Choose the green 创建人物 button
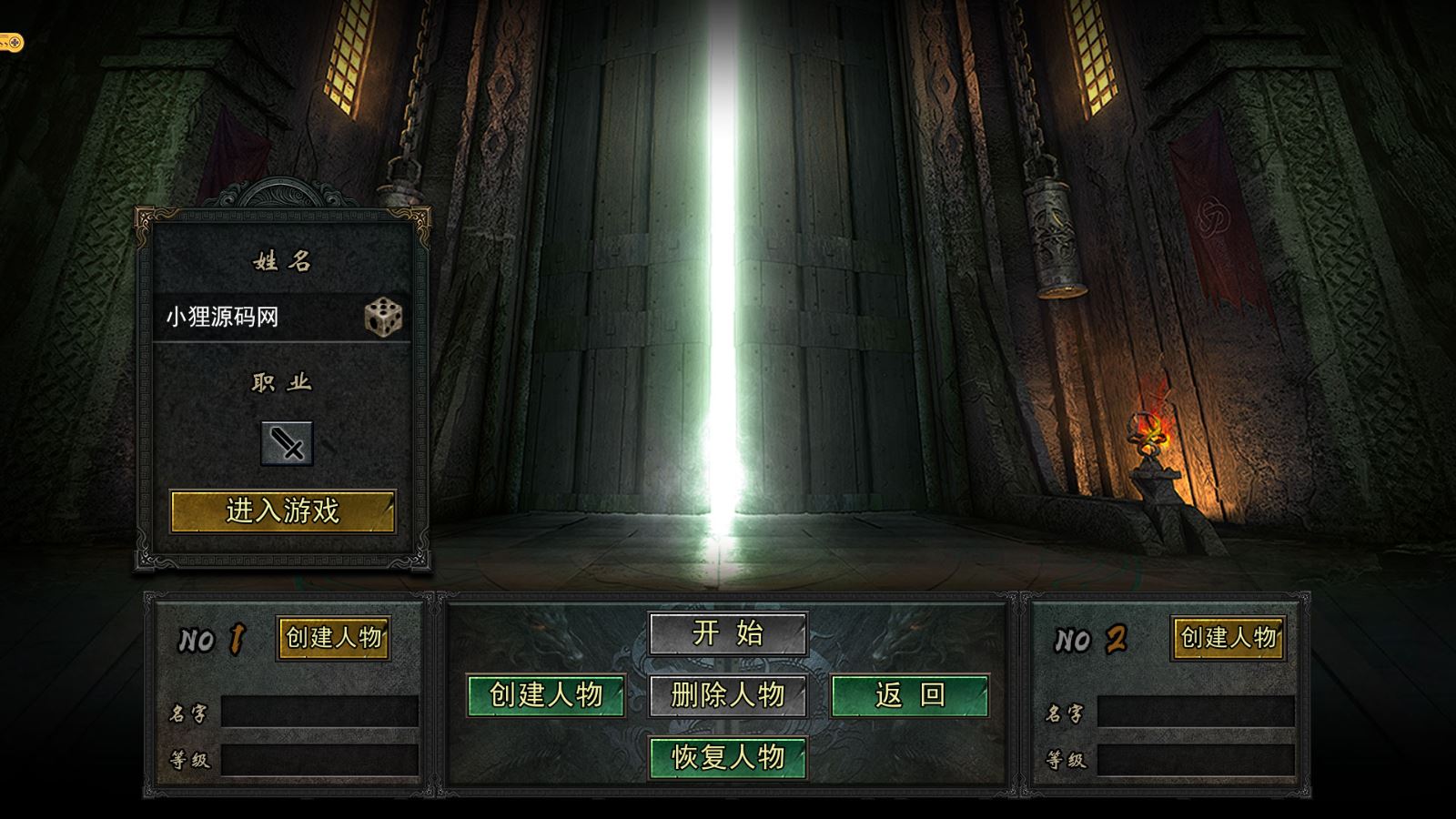The width and height of the screenshot is (1456, 819). pos(546,695)
